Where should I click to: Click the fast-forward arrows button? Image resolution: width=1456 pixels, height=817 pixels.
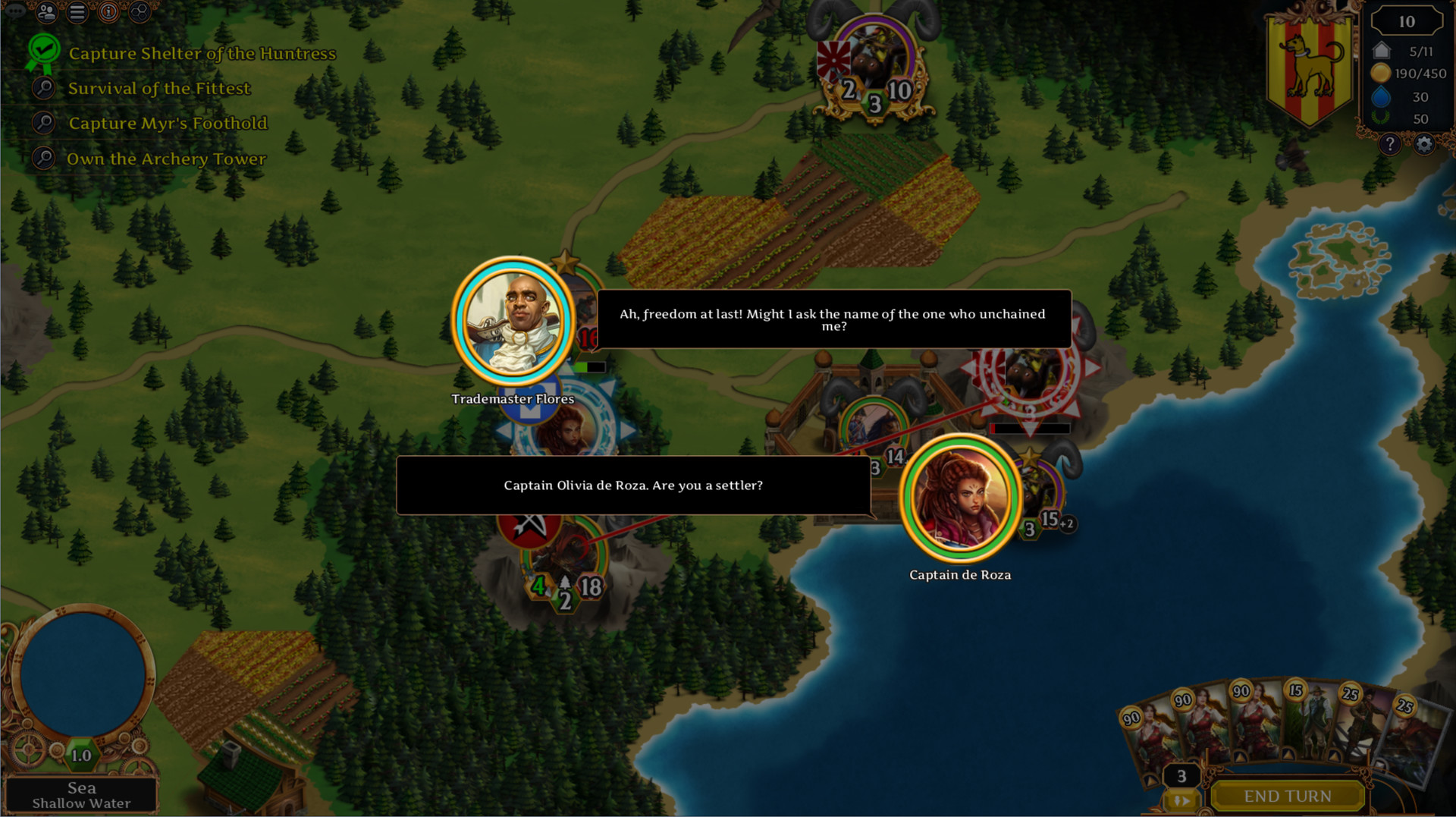1181,801
